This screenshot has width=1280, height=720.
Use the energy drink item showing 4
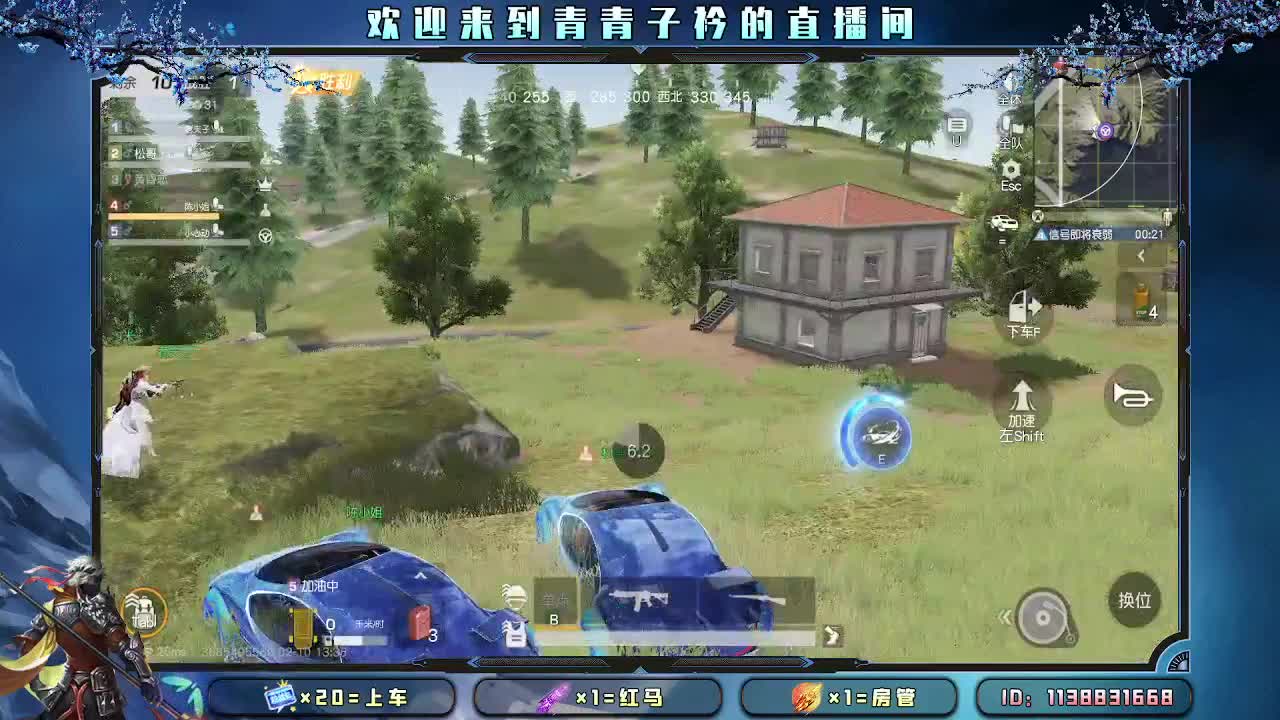click(x=1142, y=300)
